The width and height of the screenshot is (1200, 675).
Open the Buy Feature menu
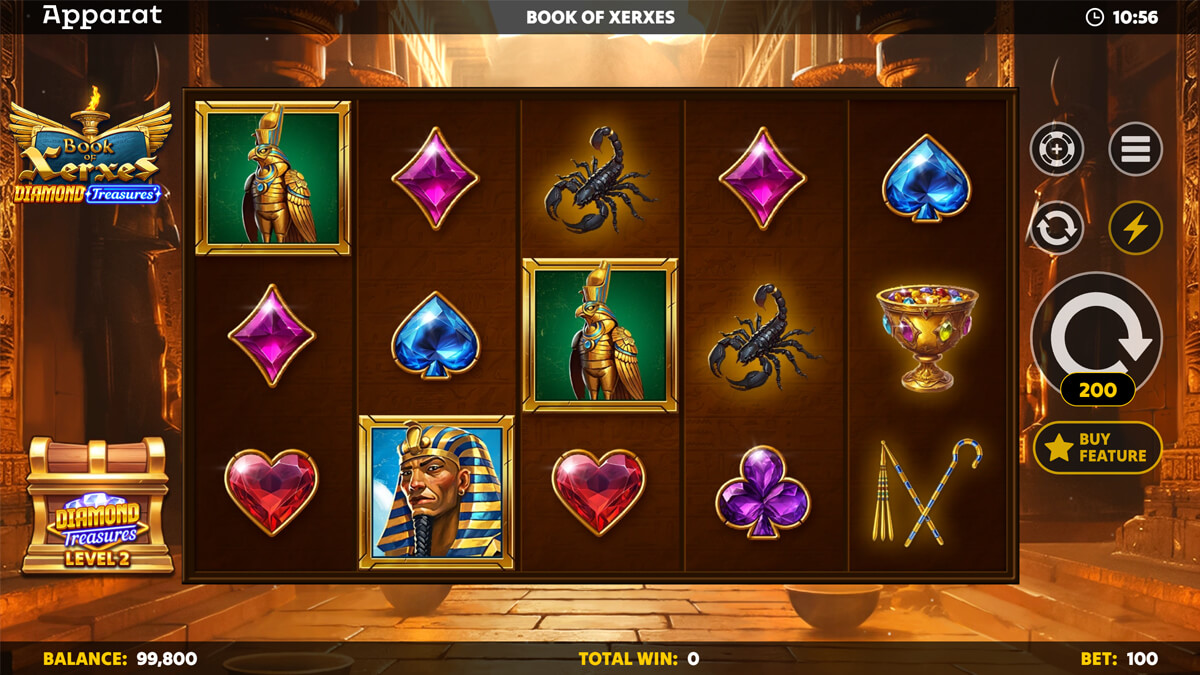[1097, 447]
